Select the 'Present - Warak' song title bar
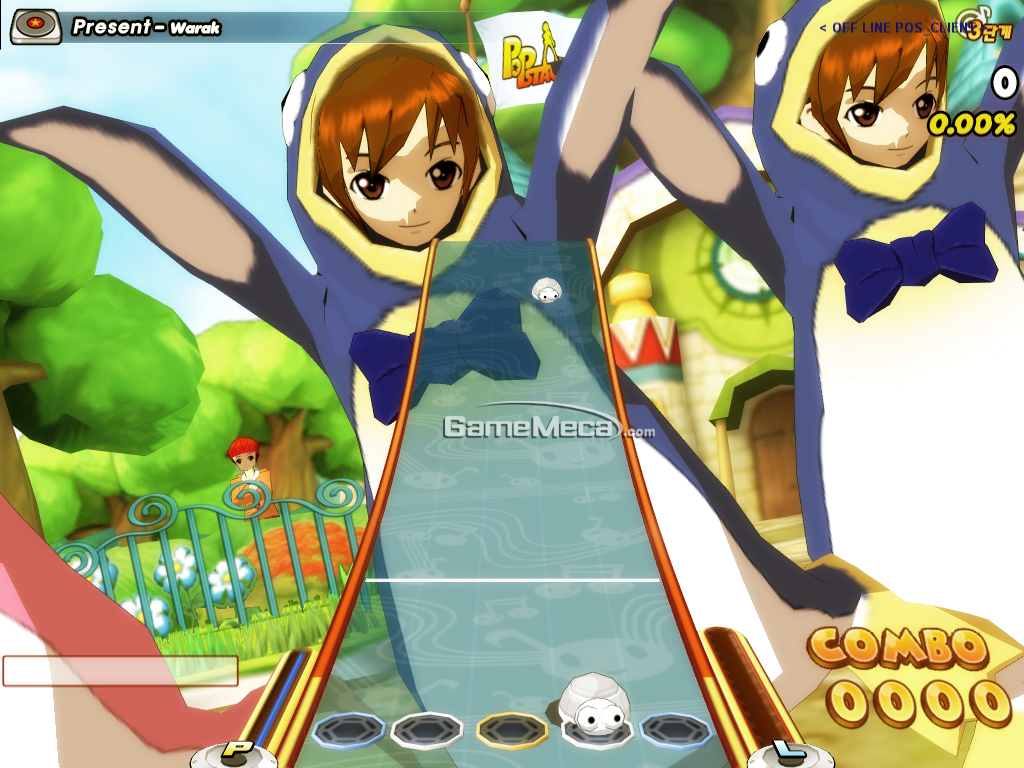The width and height of the screenshot is (1024, 768). [146, 27]
